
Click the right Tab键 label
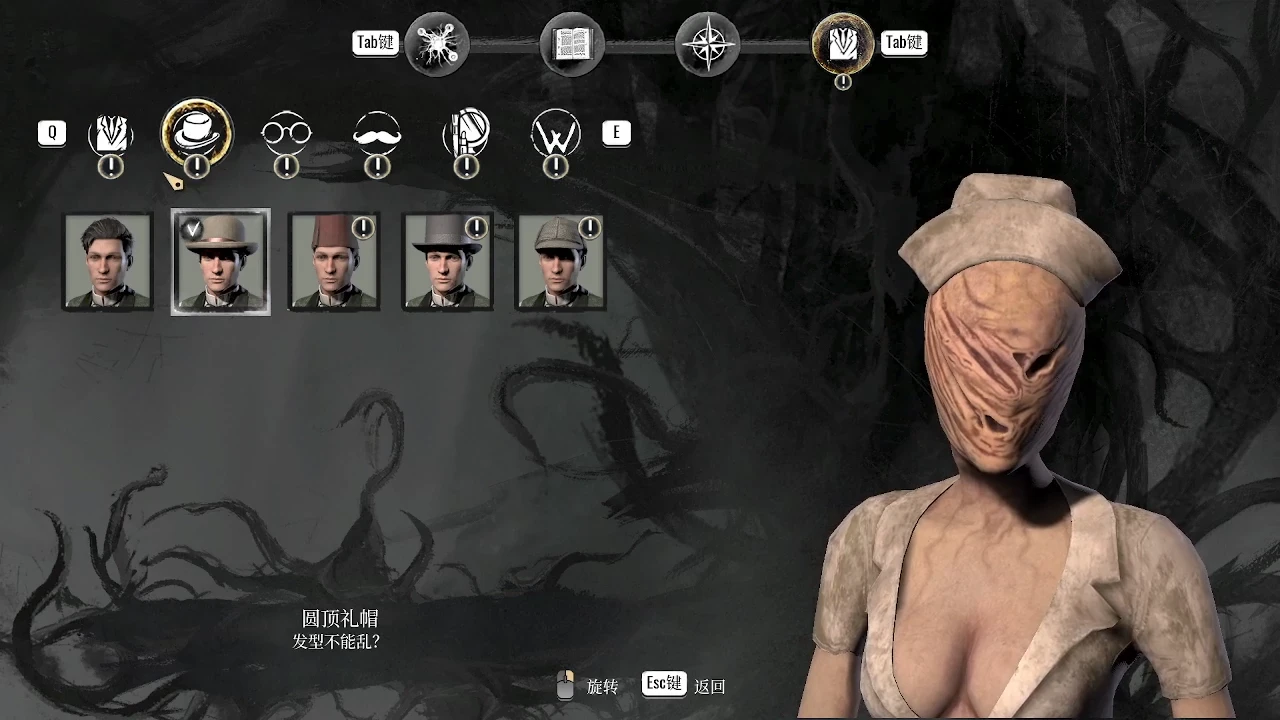pos(904,43)
